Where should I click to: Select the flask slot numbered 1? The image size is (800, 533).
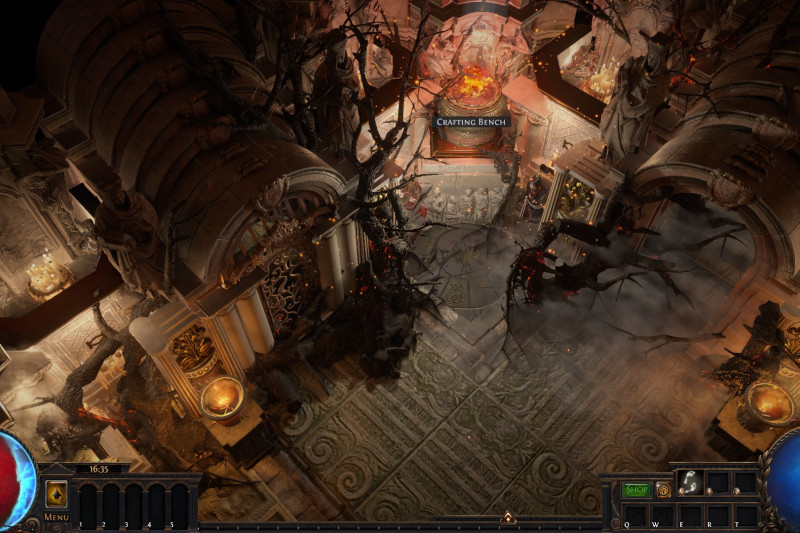tap(88, 505)
